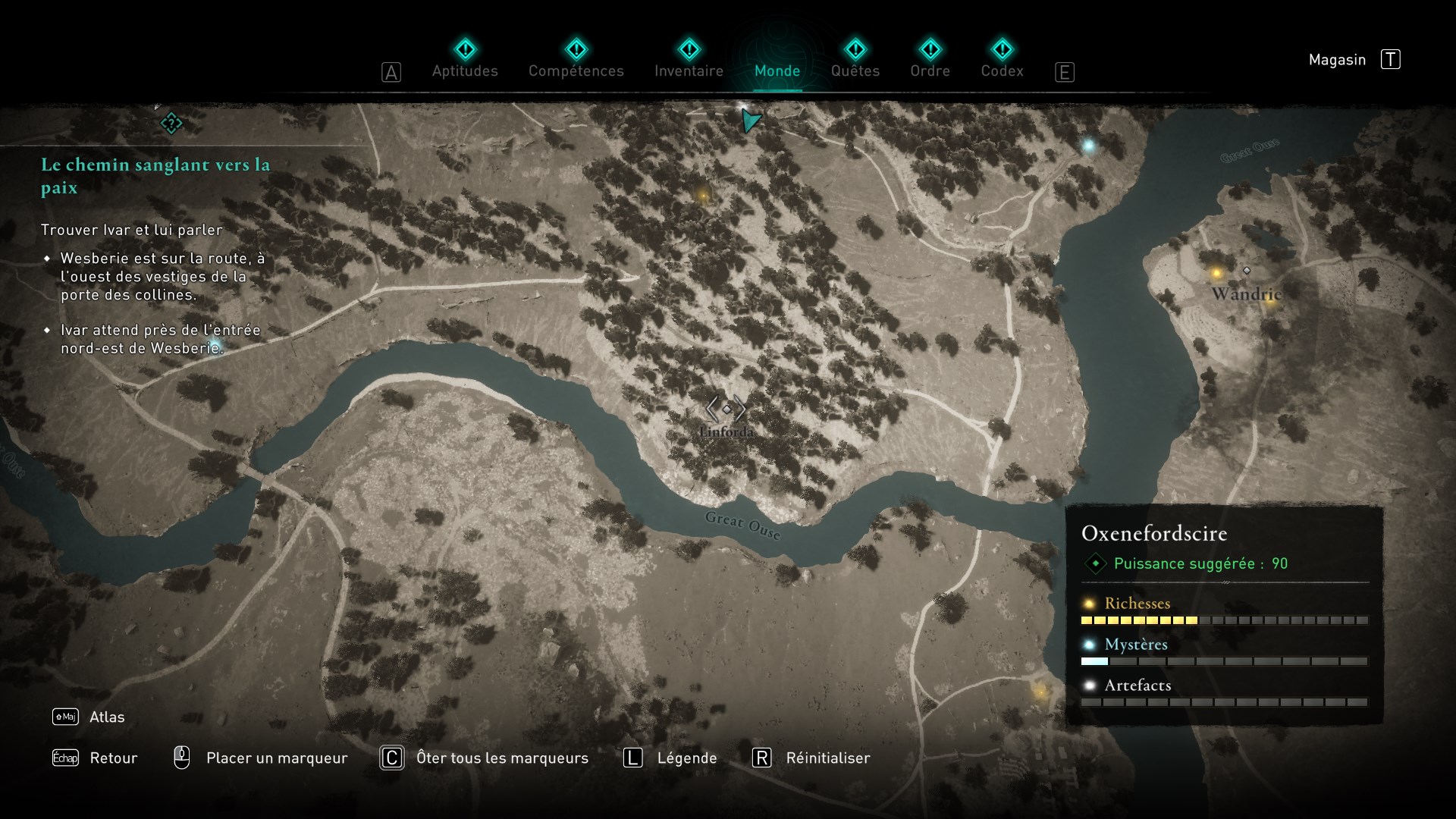Select the tracked quest title
The image size is (1456, 819).
click(x=155, y=175)
